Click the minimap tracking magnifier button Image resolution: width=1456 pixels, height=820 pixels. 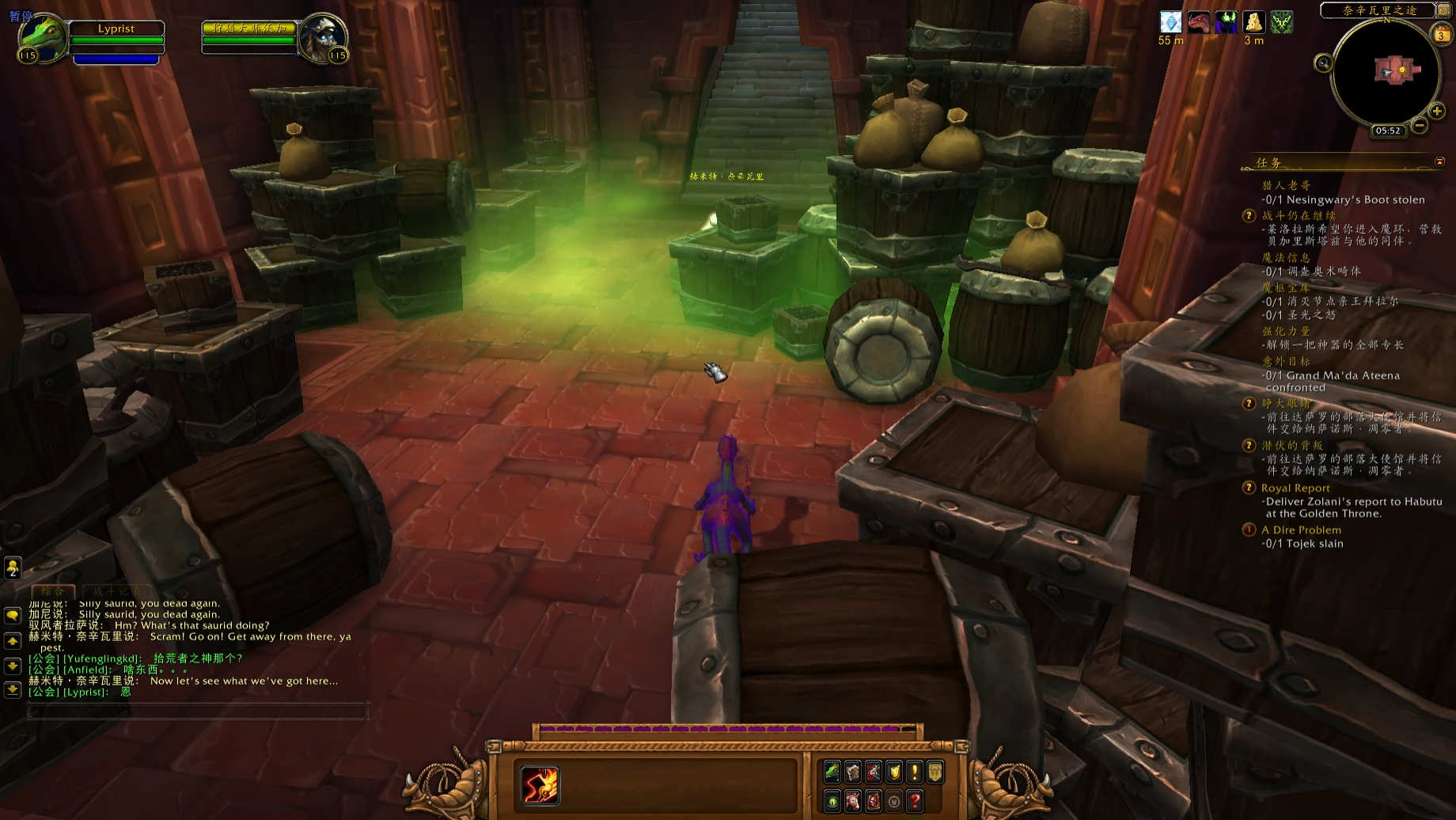[1323, 63]
